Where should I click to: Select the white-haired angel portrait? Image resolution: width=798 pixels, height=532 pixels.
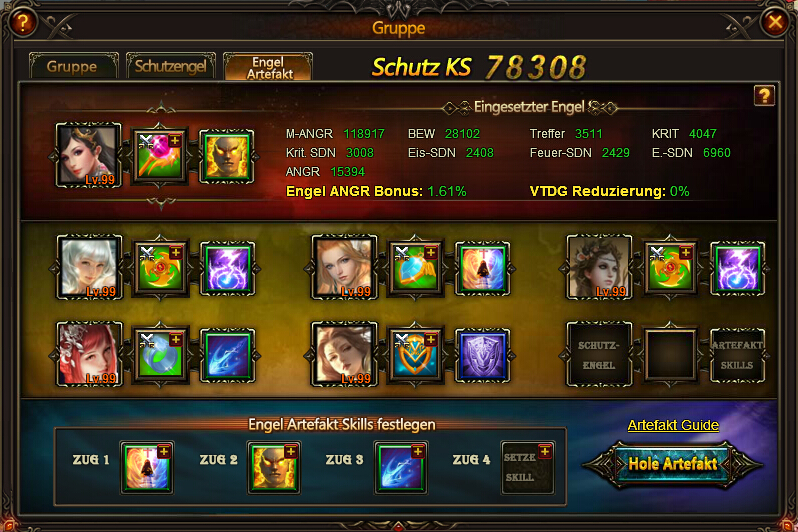pyautogui.click(x=89, y=267)
